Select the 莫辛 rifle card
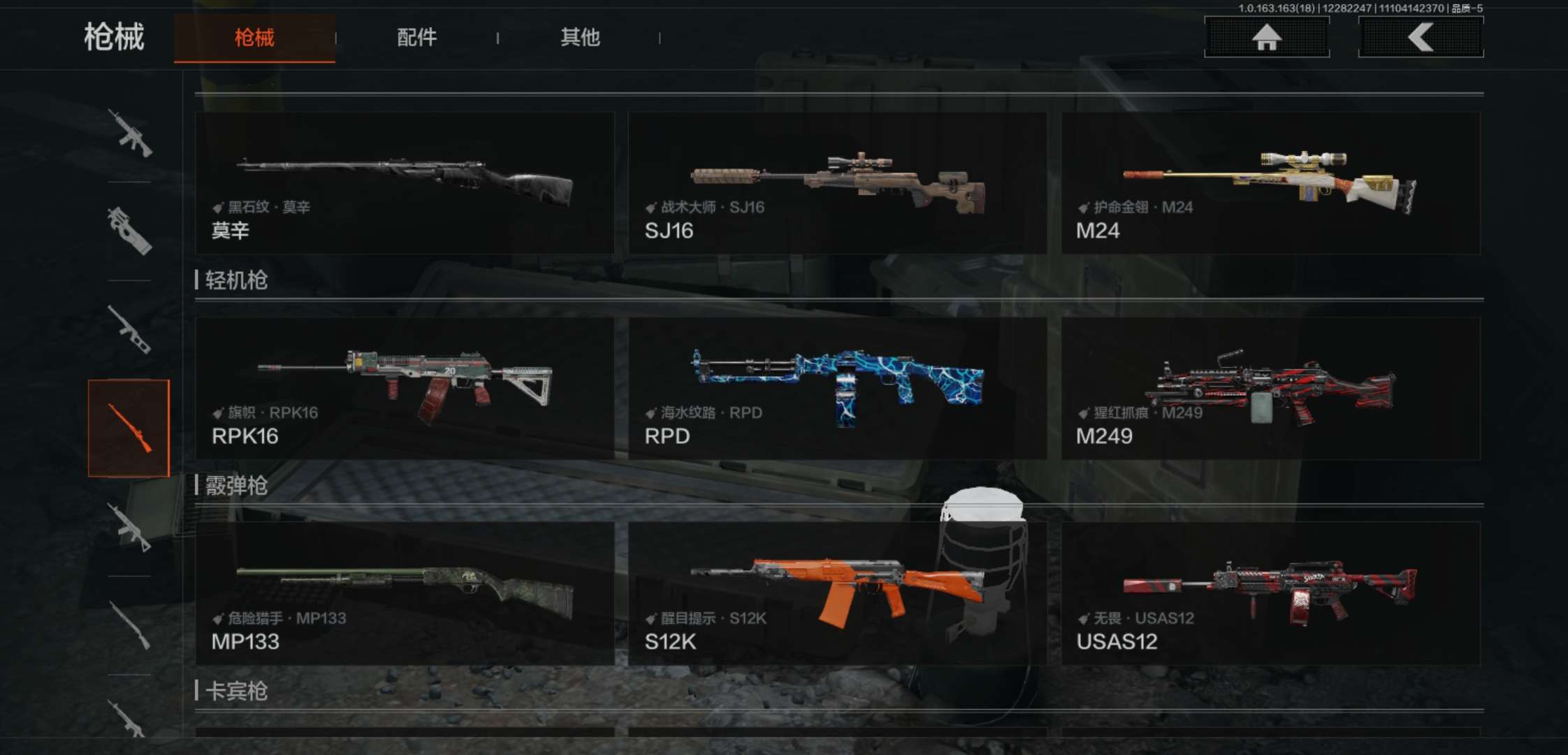This screenshot has height=755, width=1568. [405, 183]
